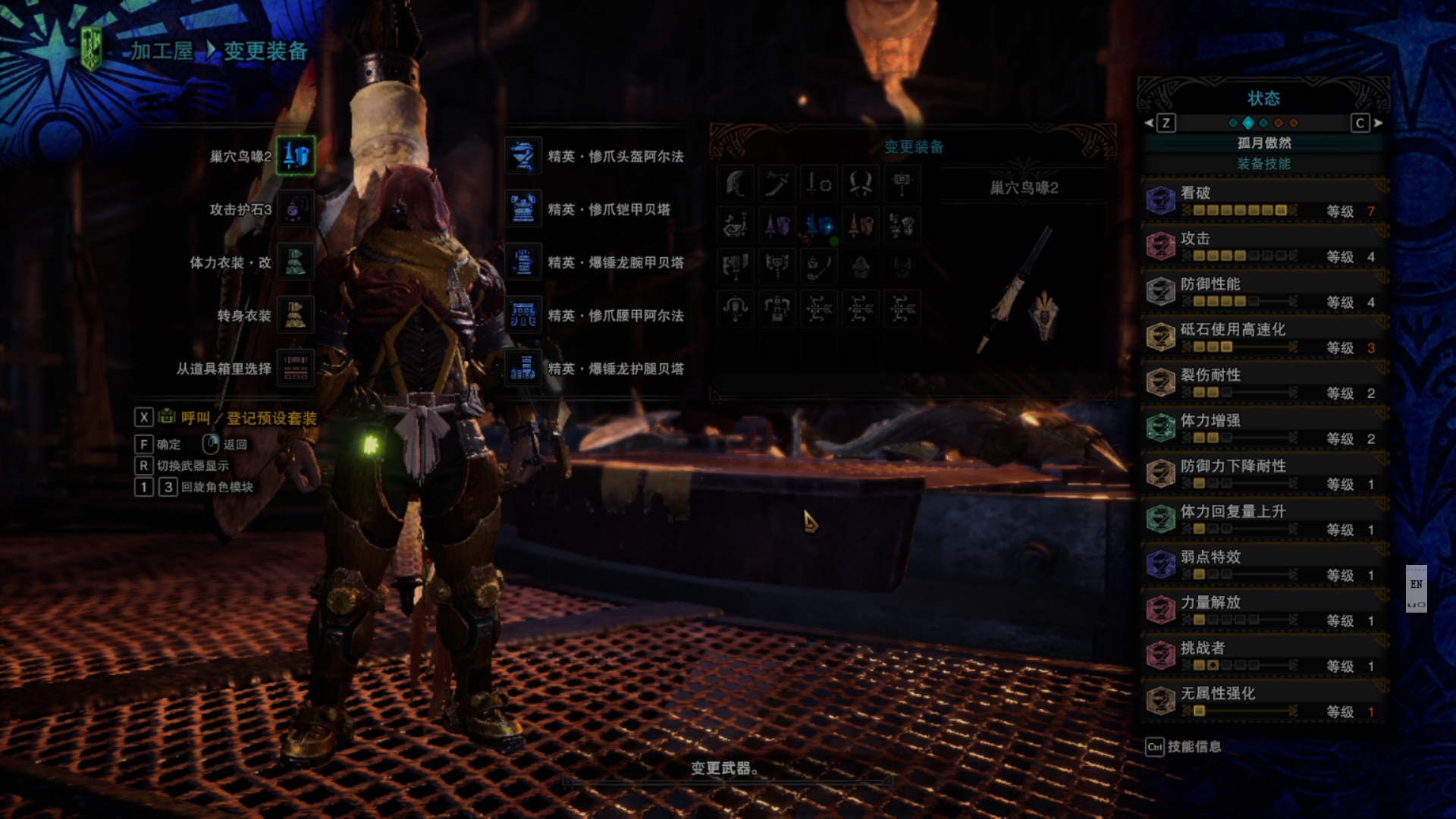Choose the purple lance and shield icon
The height and width of the screenshot is (819, 1456).
pyautogui.click(x=777, y=225)
